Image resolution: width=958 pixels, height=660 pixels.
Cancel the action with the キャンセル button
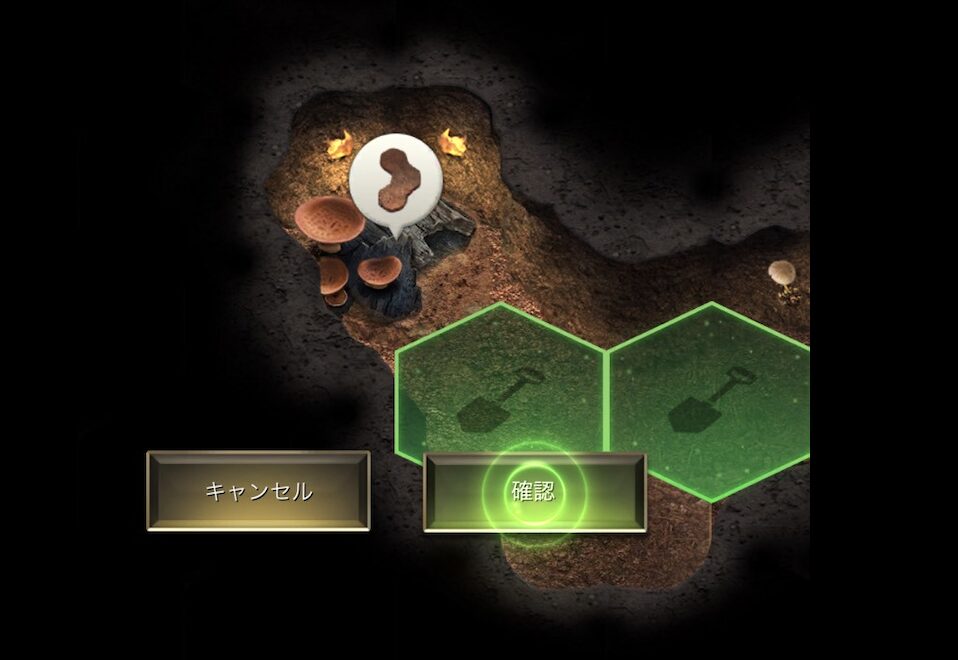tap(258, 491)
